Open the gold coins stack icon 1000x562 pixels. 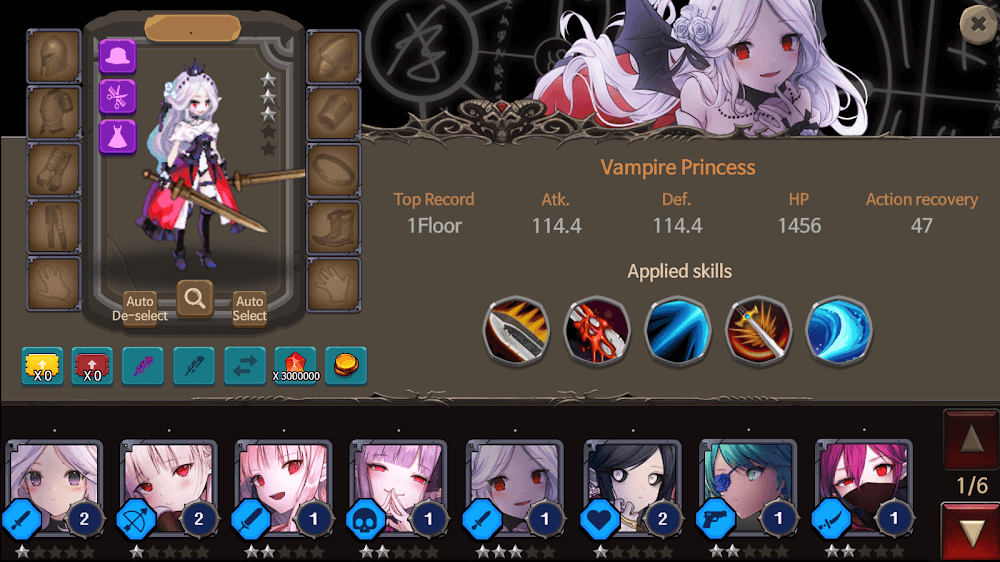[346, 366]
